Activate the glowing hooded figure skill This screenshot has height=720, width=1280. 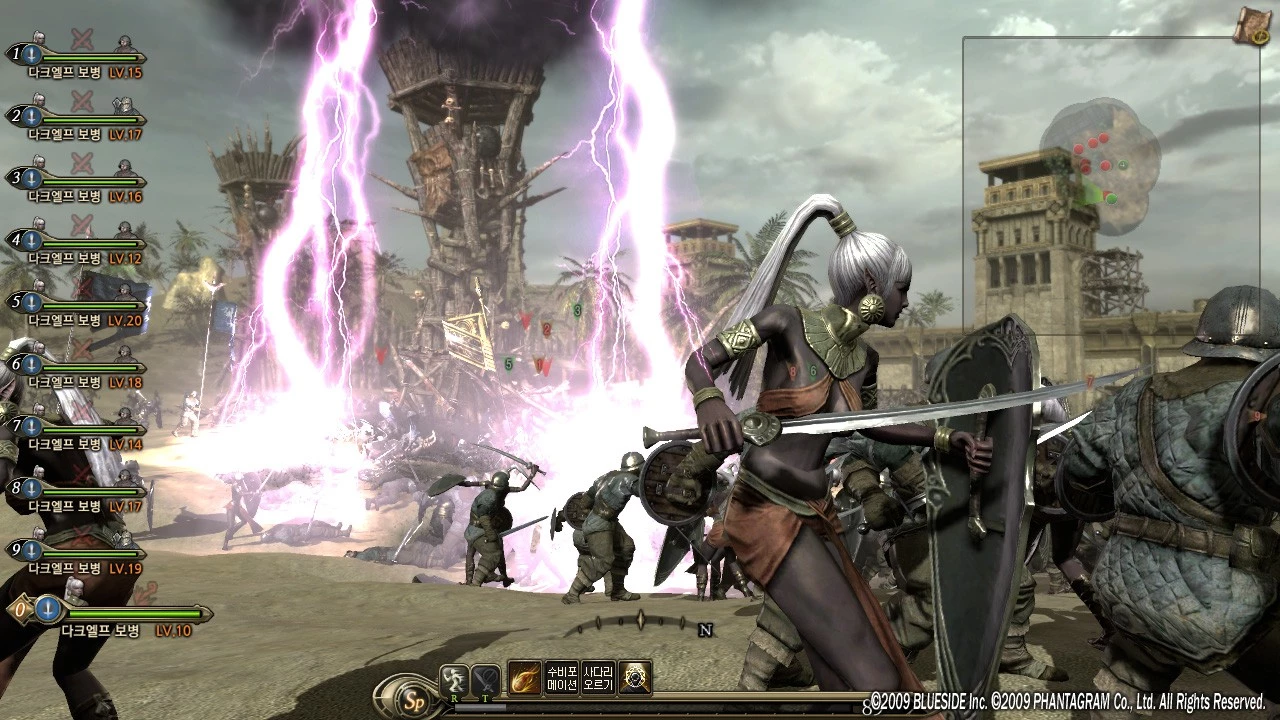(635, 678)
